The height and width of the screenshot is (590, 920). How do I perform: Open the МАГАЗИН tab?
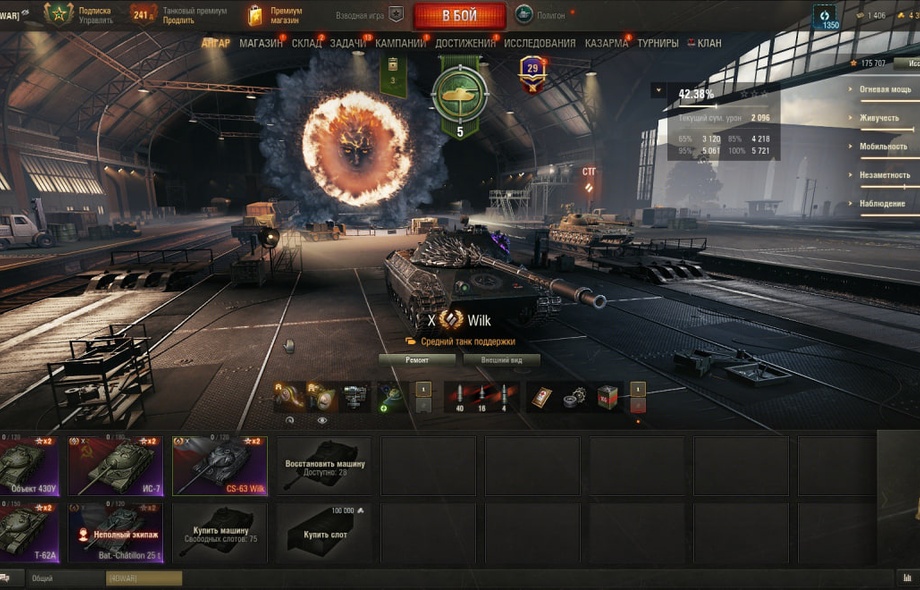click(261, 44)
